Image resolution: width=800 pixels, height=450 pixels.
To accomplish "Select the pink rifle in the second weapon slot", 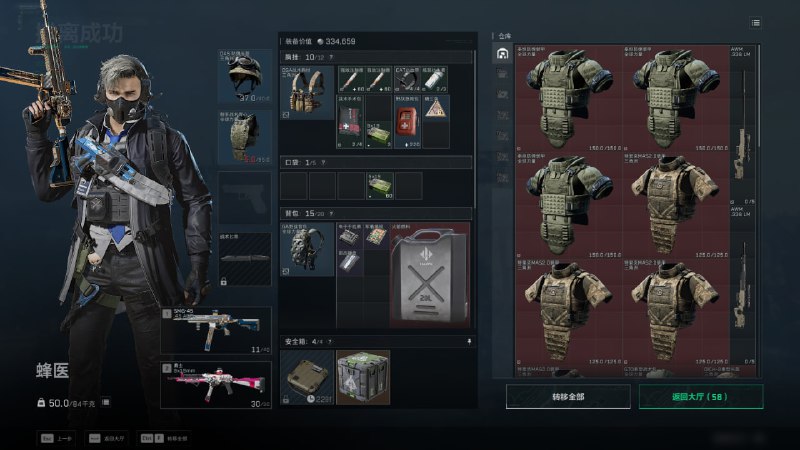I will point(216,383).
